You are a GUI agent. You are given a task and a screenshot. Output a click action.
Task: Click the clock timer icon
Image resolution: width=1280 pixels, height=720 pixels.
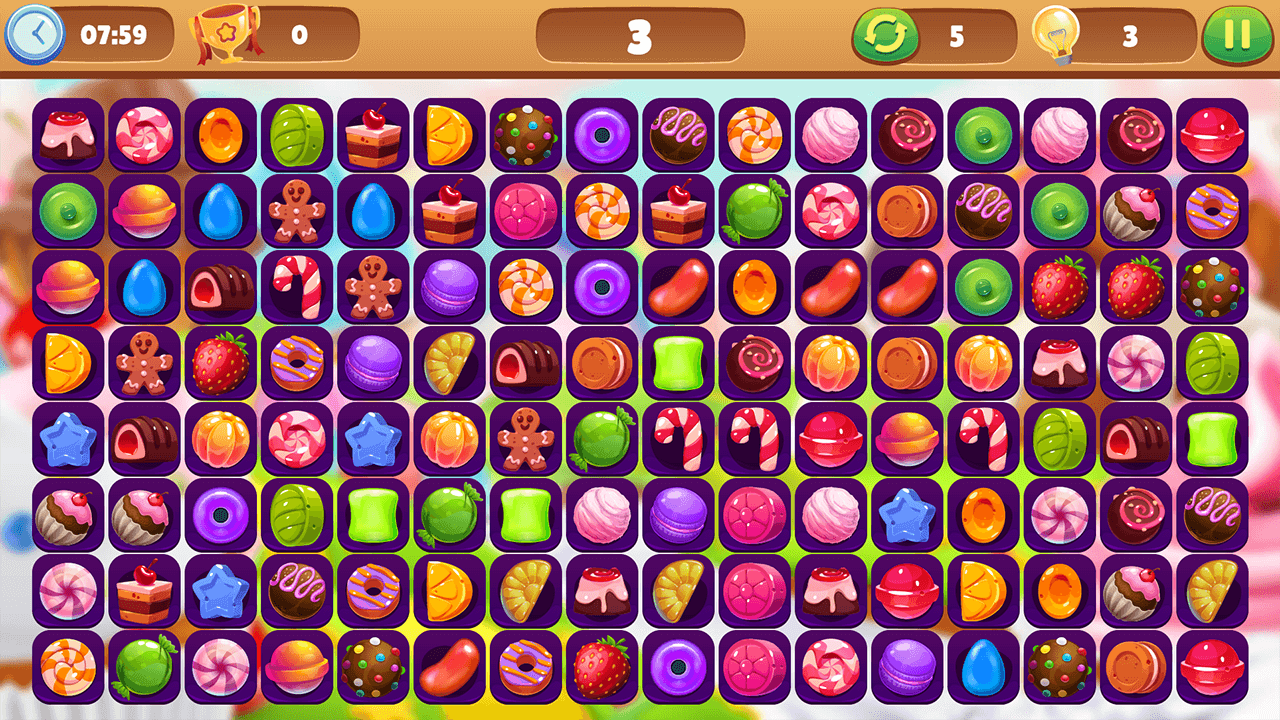click(x=37, y=32)
